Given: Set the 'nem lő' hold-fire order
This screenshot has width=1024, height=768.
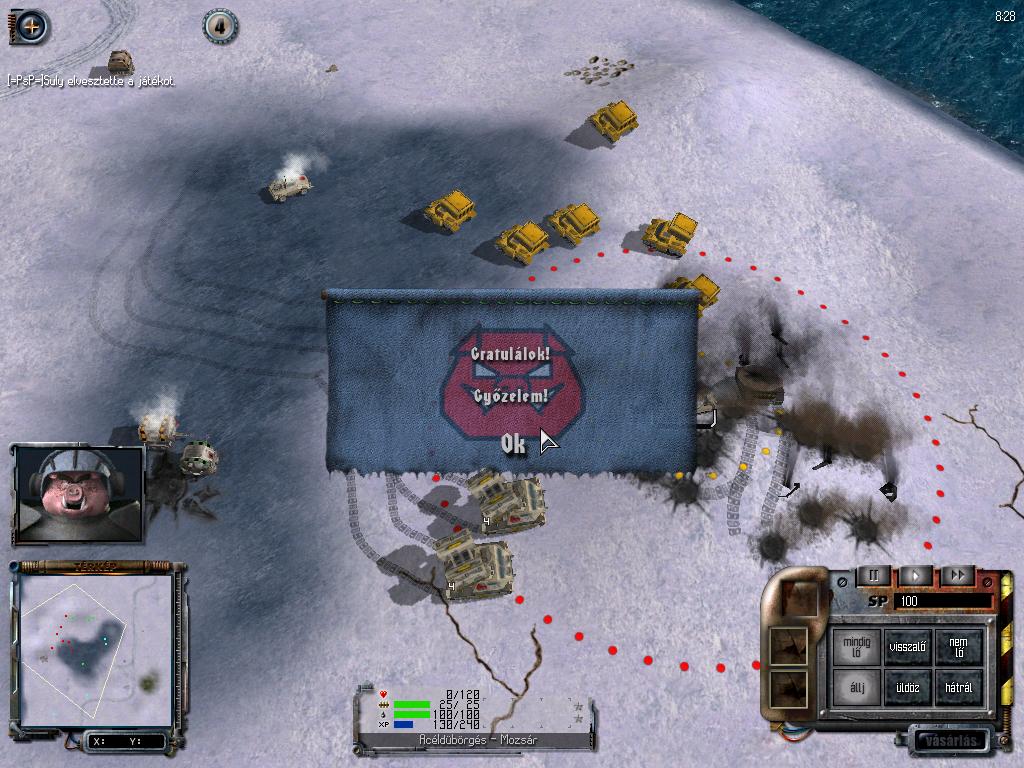Looking at the screenshot, I should (x=958, y=645).
